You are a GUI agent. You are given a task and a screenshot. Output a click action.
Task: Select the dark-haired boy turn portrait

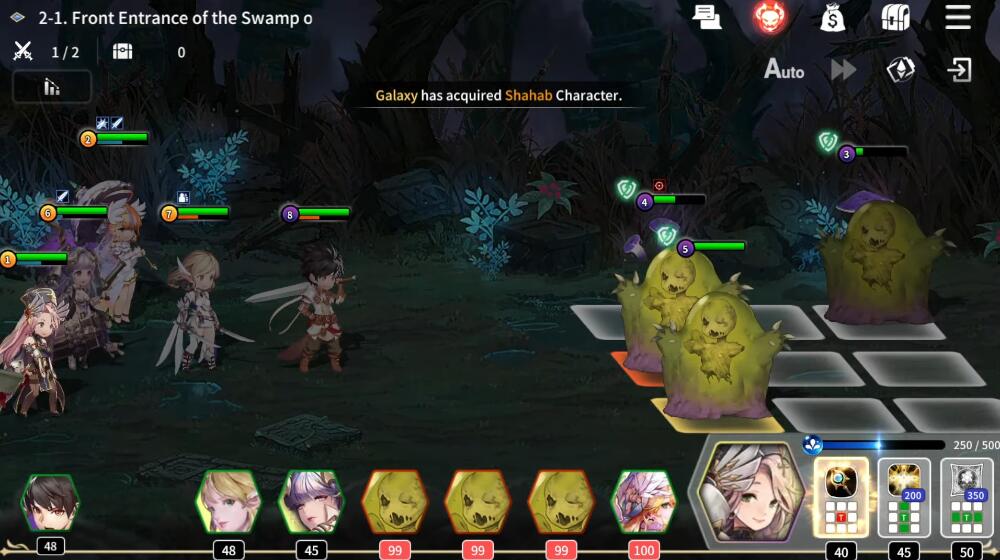tap(49, 503)
